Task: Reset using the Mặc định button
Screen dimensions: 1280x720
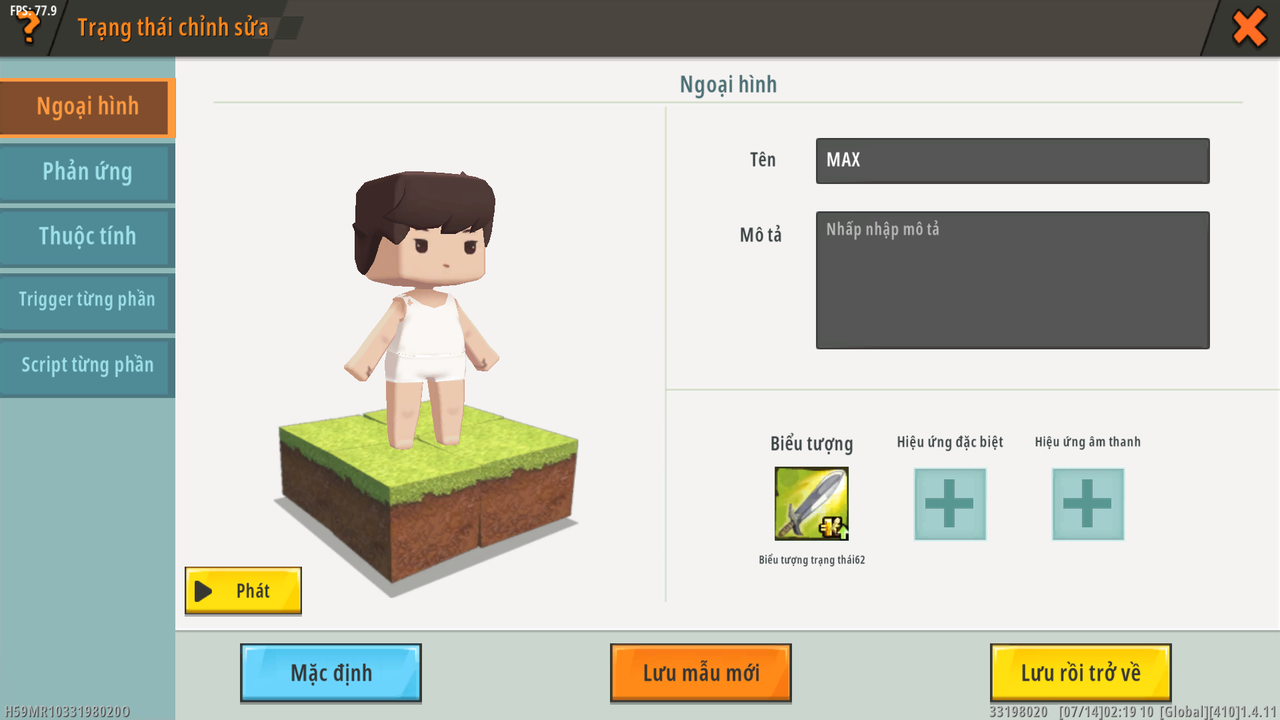Action: pos(331,672)
